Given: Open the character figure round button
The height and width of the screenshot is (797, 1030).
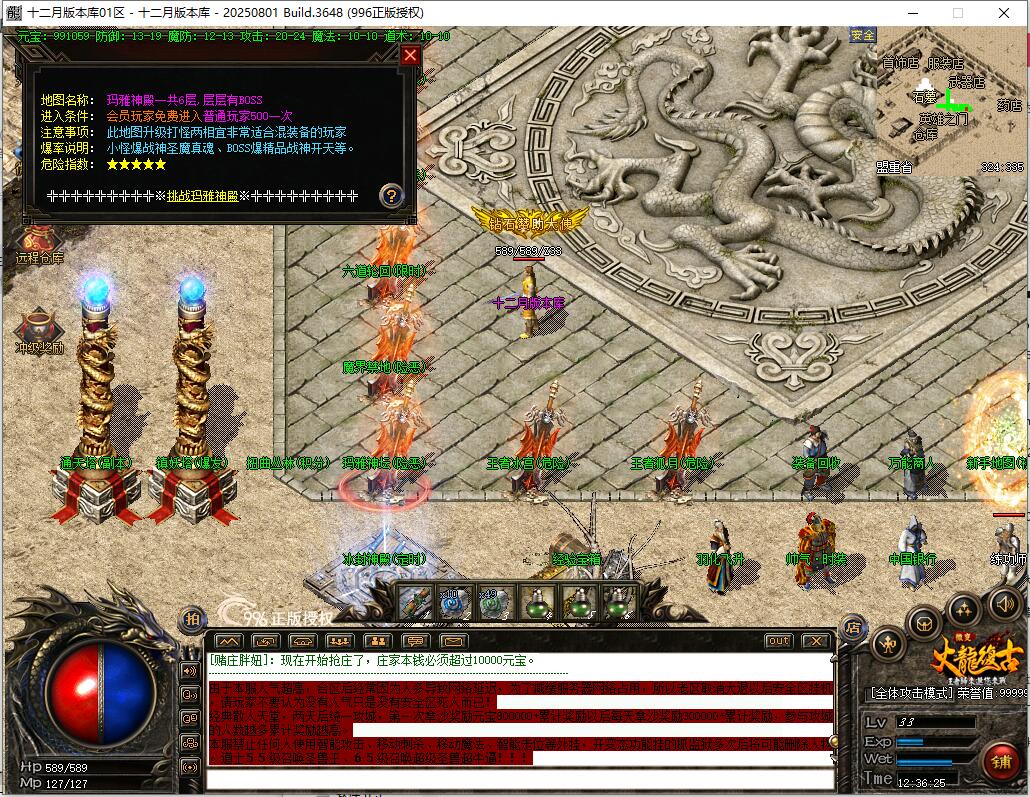Looking at the screenshot, I should click(x=888, y=643).
